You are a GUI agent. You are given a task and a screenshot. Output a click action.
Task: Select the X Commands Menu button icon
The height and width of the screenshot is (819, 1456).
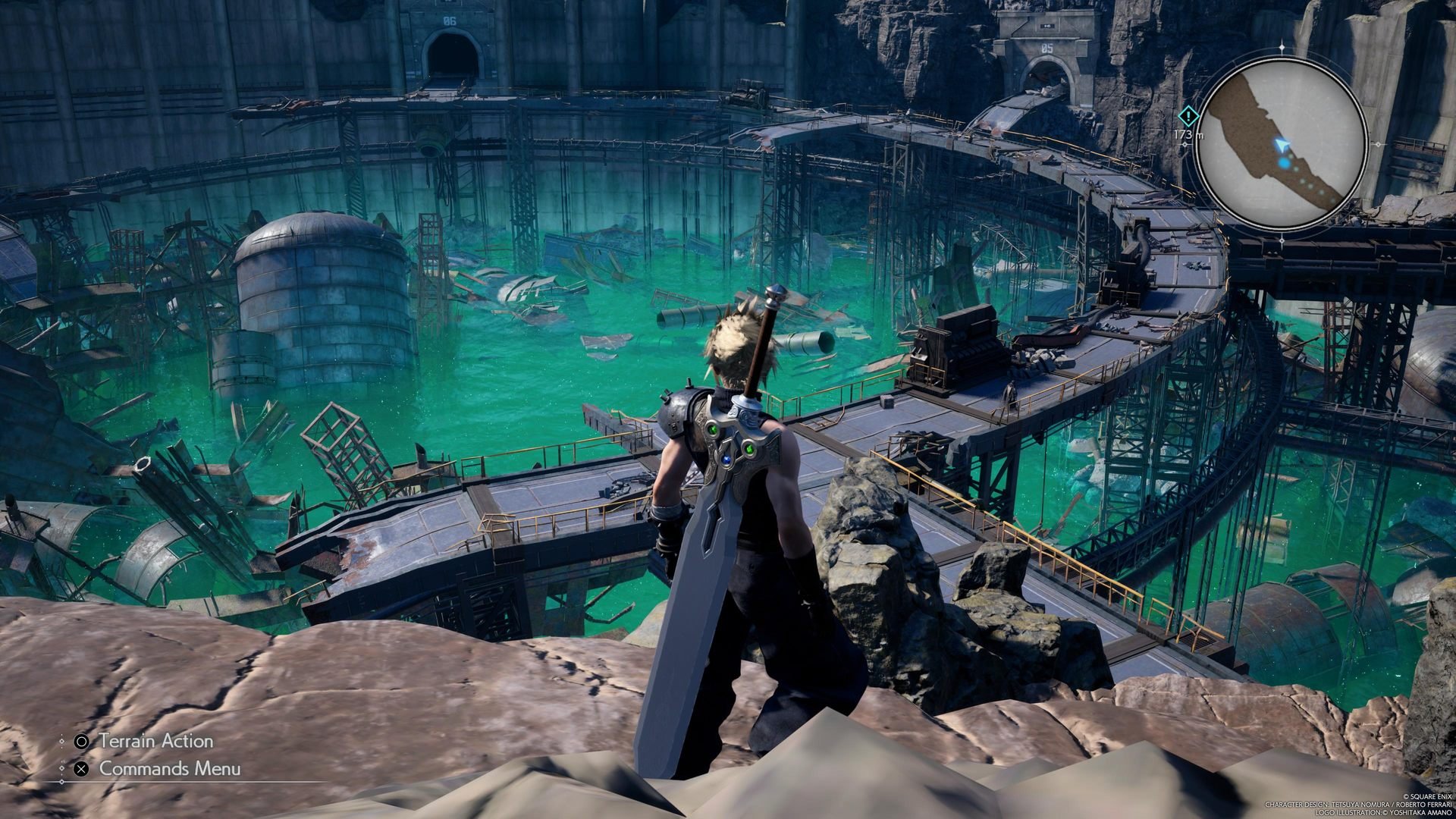(x=82, y=770)
